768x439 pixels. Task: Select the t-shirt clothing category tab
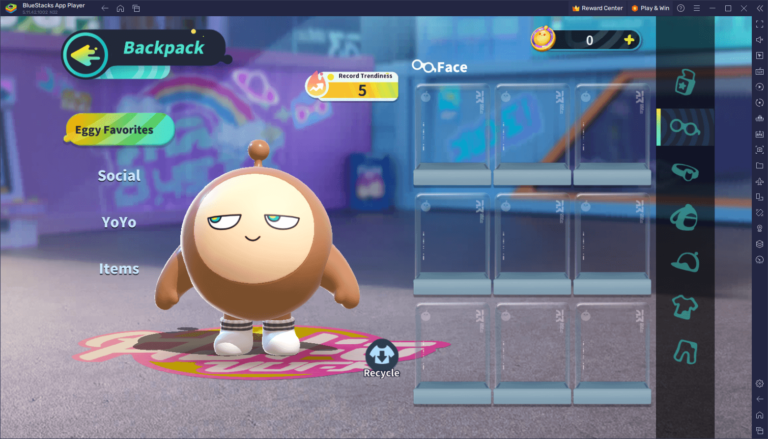click(x=685, y=304)
